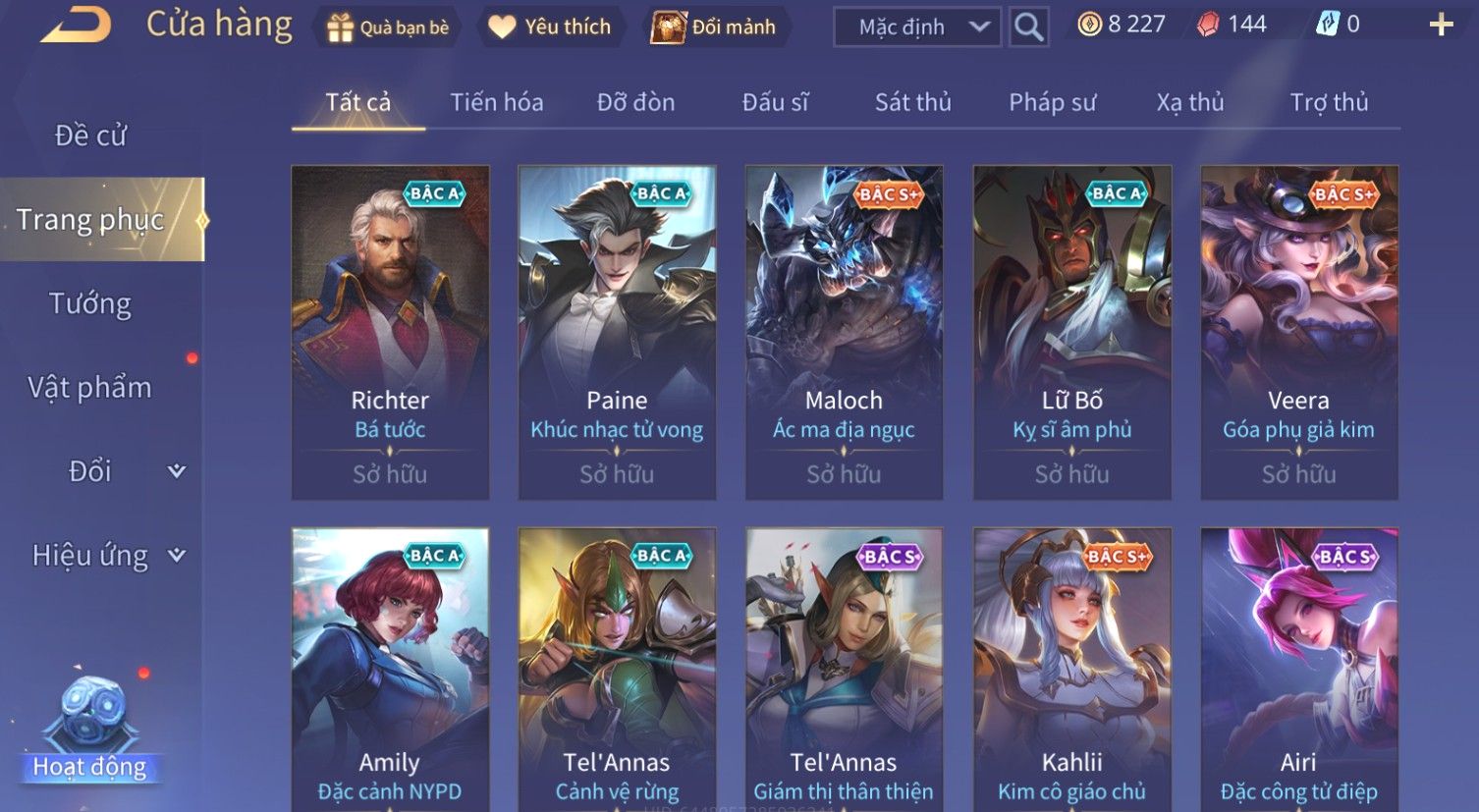
Task: Choose the Maloch Ác ma địa ngục skin
Action: pyautogui.click(x=844, y=332)
